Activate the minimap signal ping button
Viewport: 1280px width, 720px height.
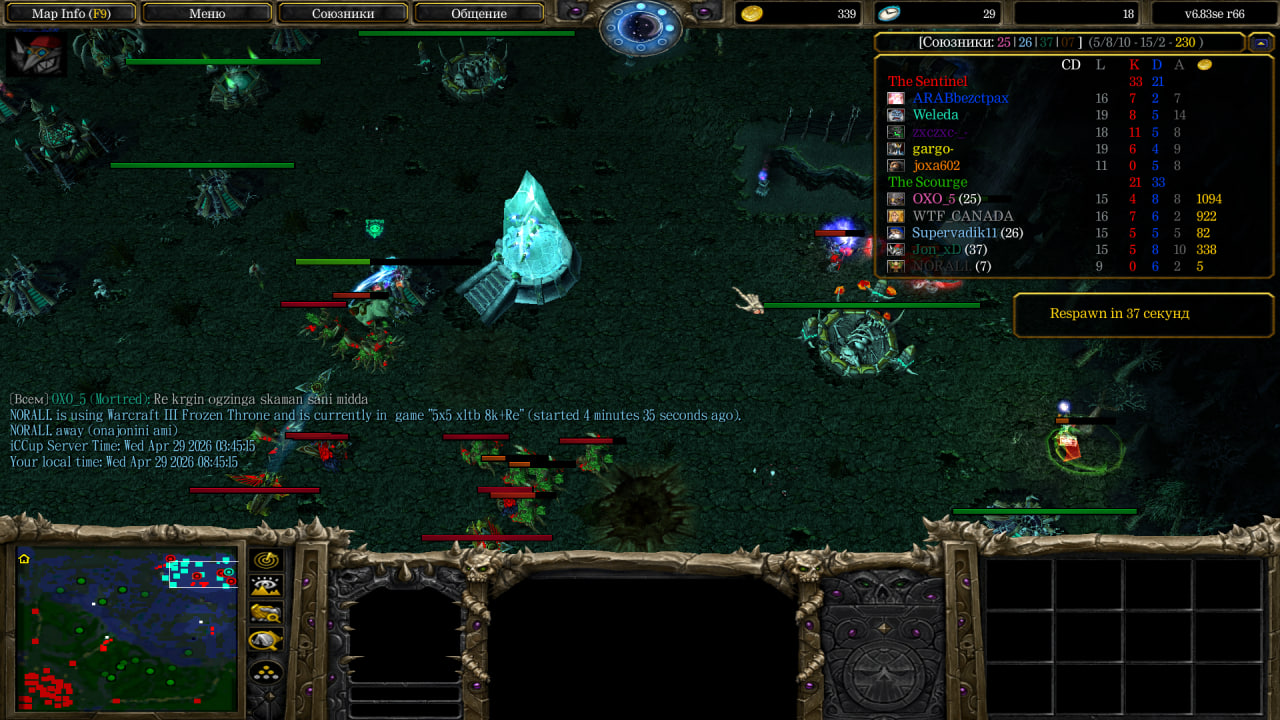(x=266, y=560)
